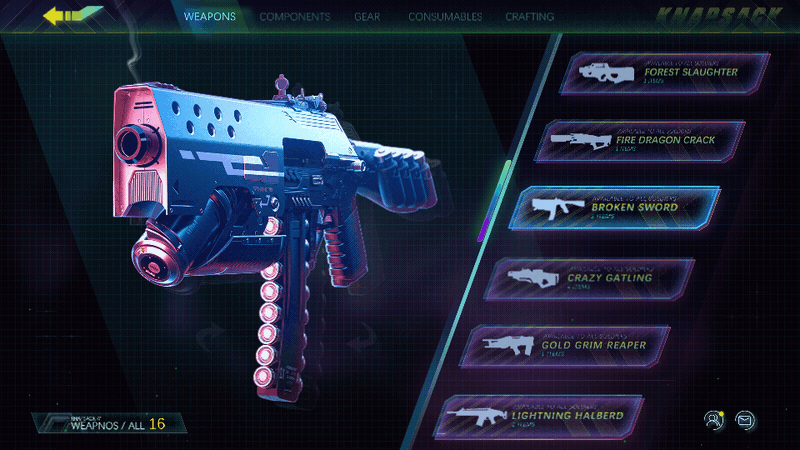
Task: Switch to the Weapons tab
Action: tap(210, 17)
